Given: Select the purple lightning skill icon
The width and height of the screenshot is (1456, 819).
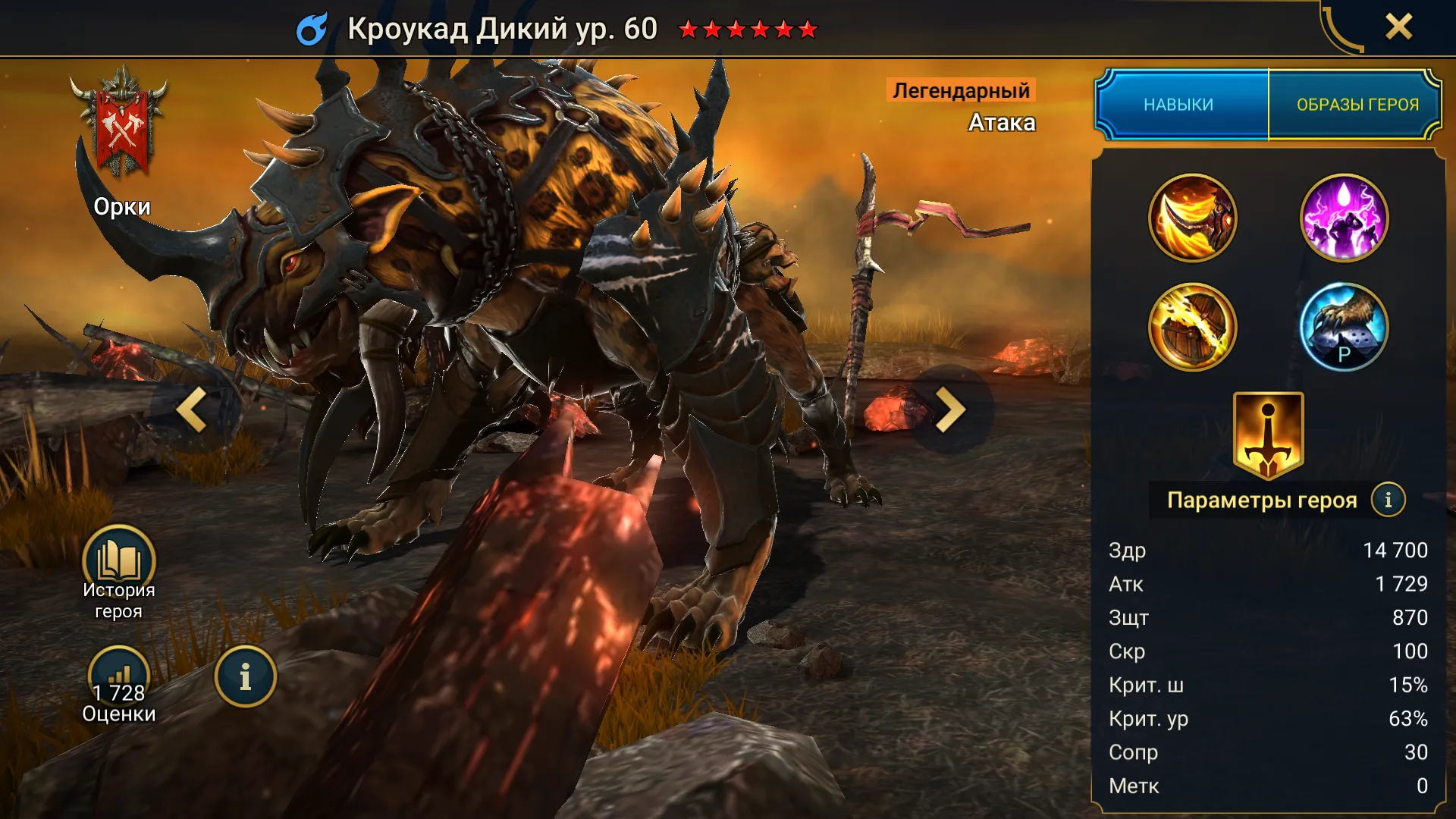Looking at the screenshot, I should 1344,218.
